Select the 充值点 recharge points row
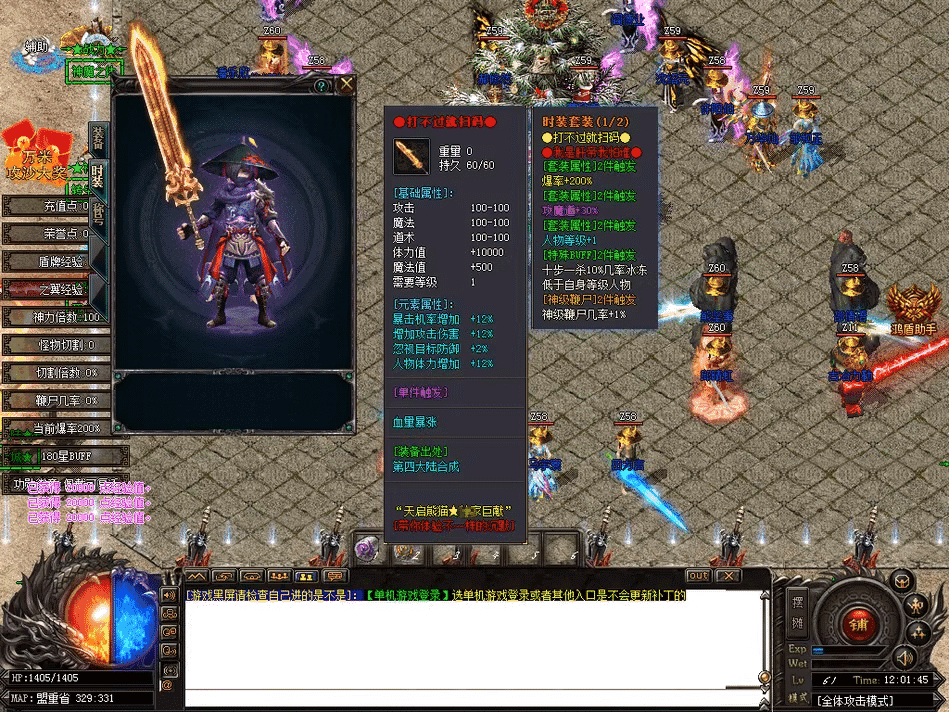 [x=55, y=206]
